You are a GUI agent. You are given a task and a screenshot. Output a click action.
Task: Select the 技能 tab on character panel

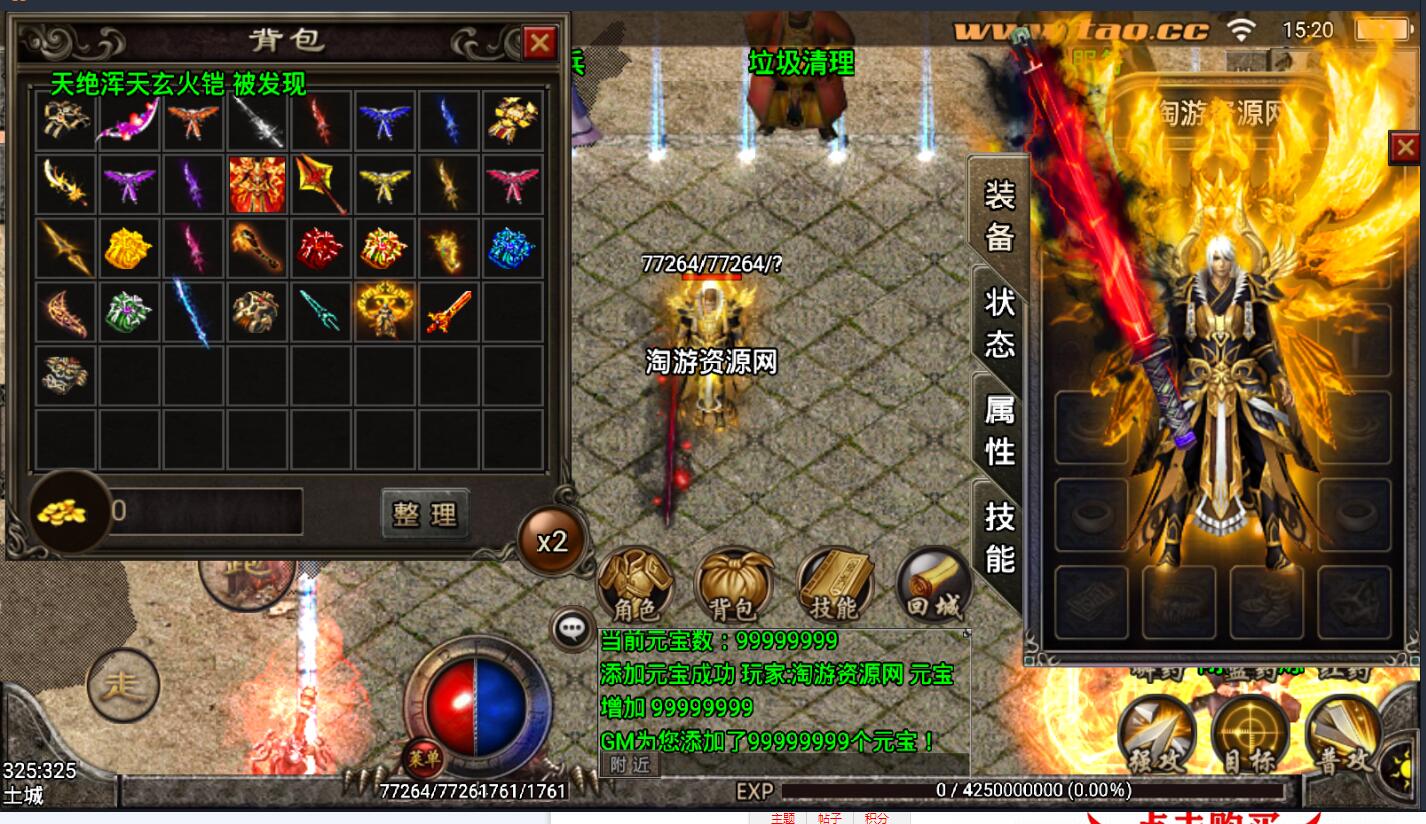tap(999, 537)
